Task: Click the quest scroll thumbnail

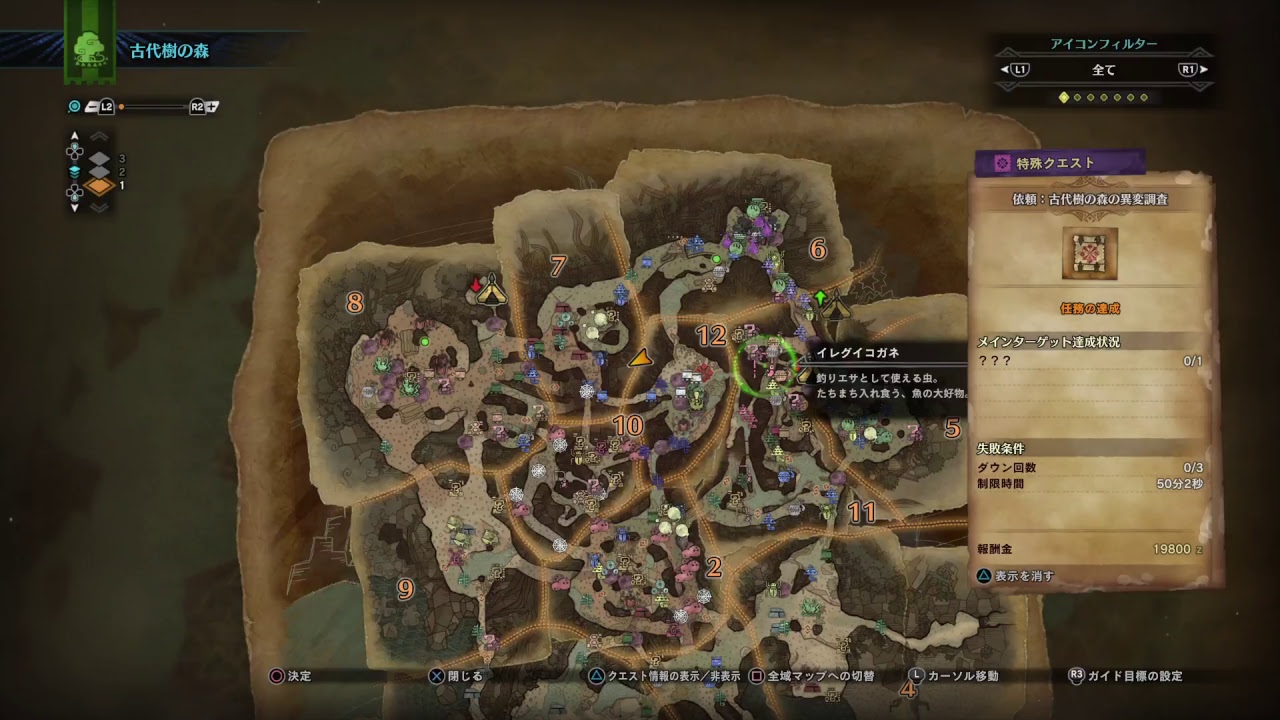Action: click(1090, 253)
